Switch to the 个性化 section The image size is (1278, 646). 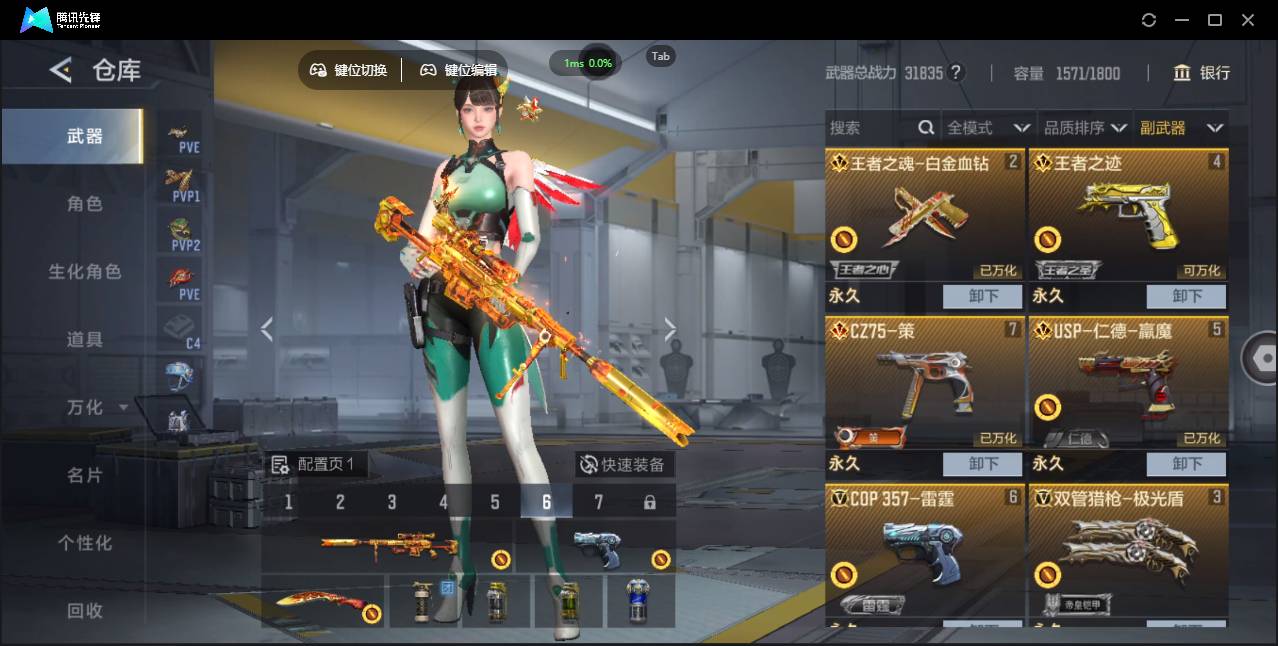pos(85,543)
